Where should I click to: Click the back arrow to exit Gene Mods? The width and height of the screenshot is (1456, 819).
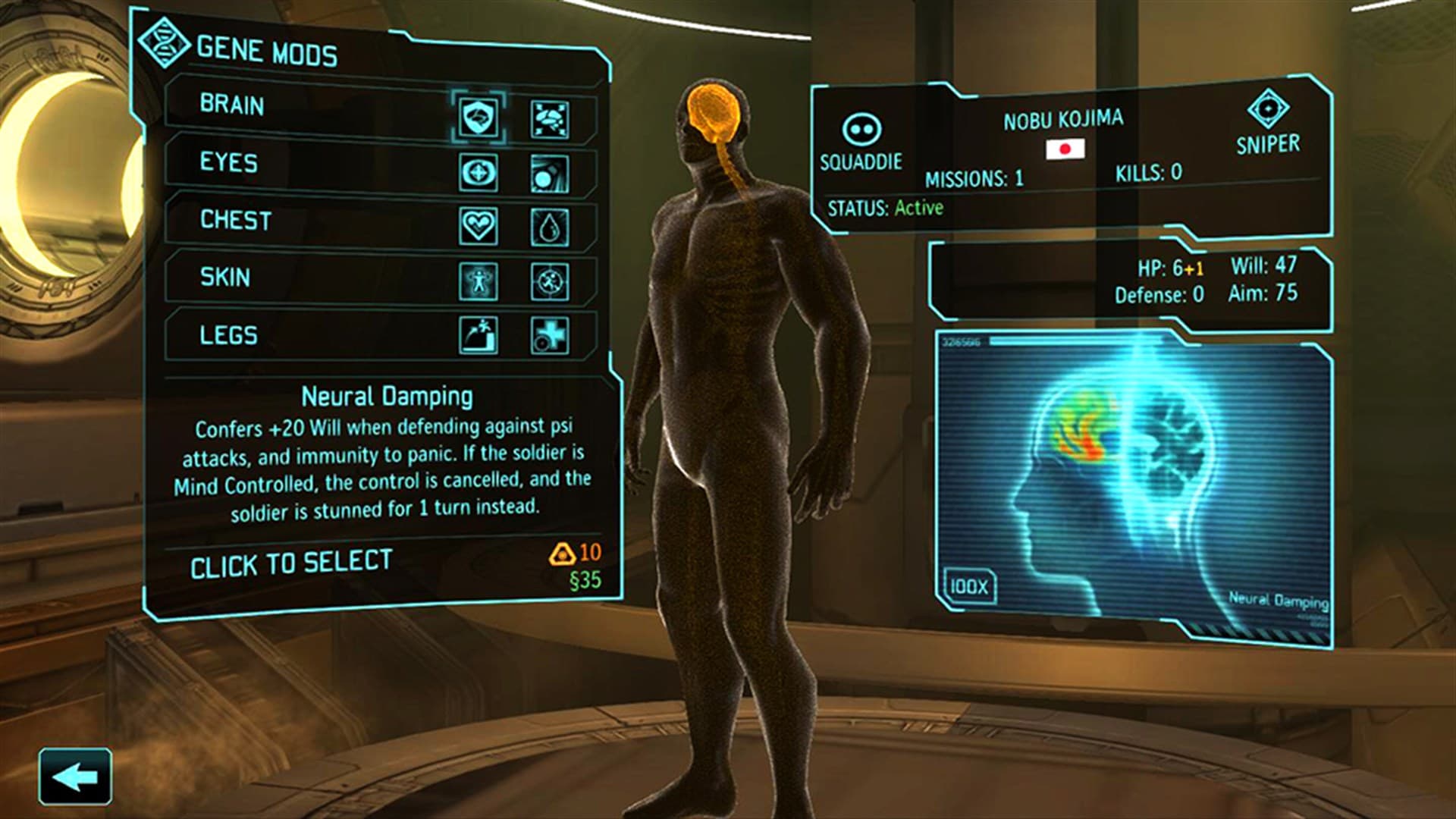point(76,774)
